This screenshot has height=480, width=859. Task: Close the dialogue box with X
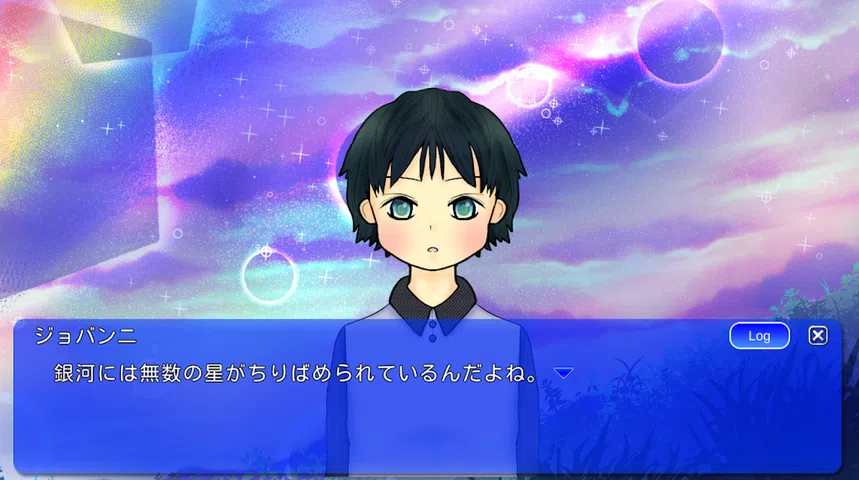coord(818,336)
